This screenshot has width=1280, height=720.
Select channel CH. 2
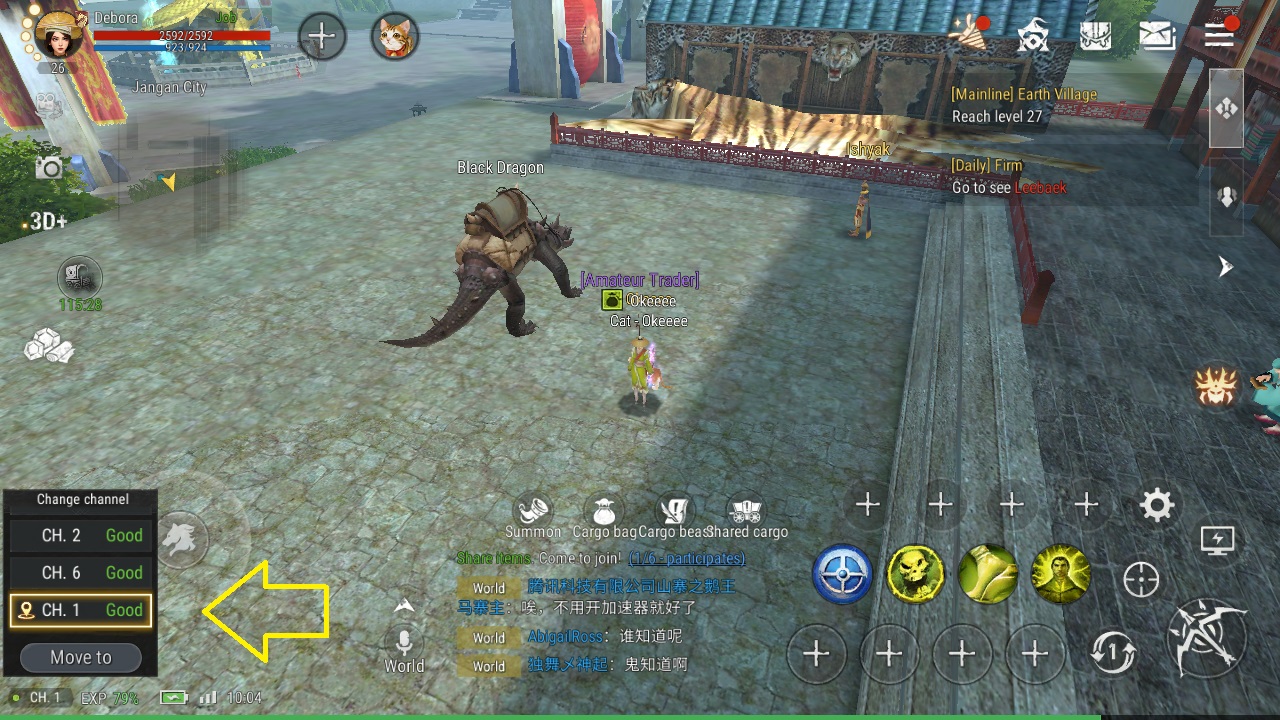point(81,536)
